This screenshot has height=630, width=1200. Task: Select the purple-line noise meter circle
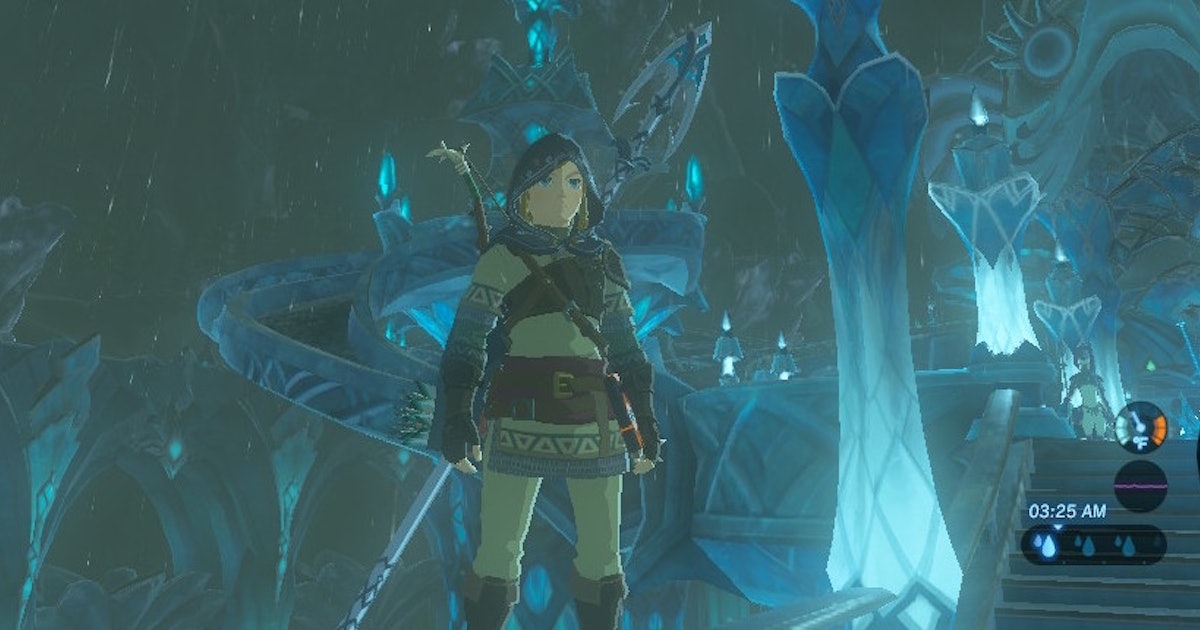coord(1140,485)
